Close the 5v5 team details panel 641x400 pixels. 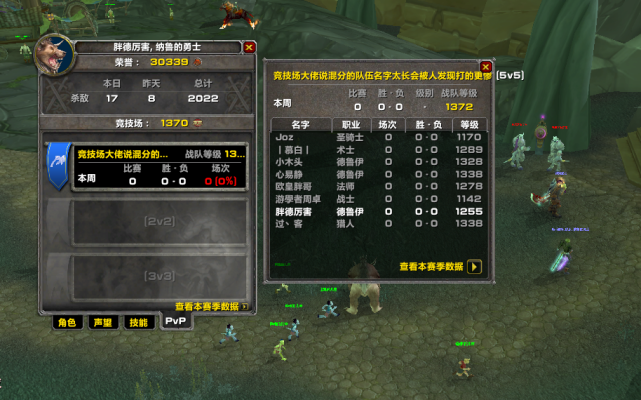coord(486,67)
